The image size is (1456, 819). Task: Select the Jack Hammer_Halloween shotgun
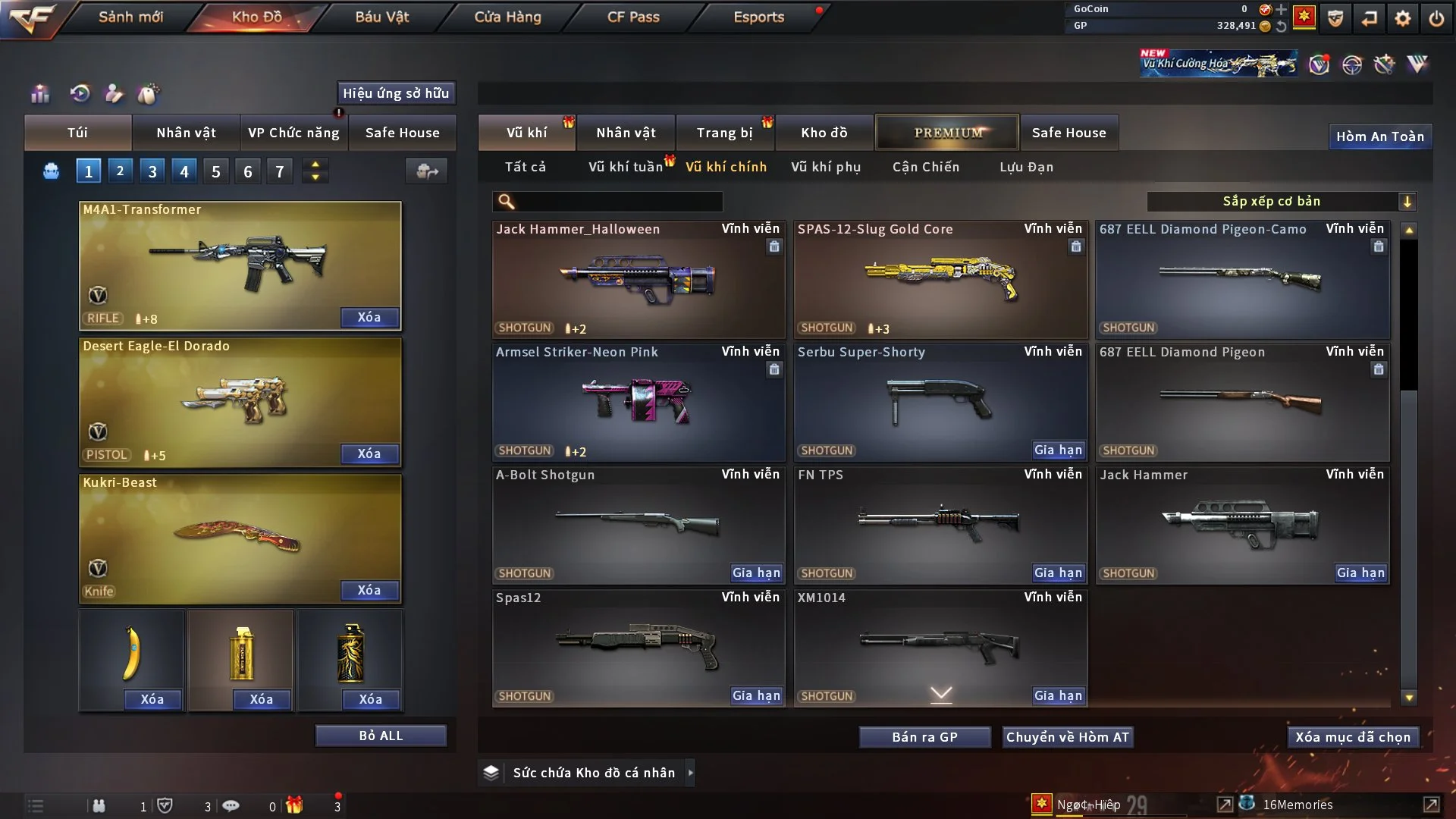click(638, 279)
